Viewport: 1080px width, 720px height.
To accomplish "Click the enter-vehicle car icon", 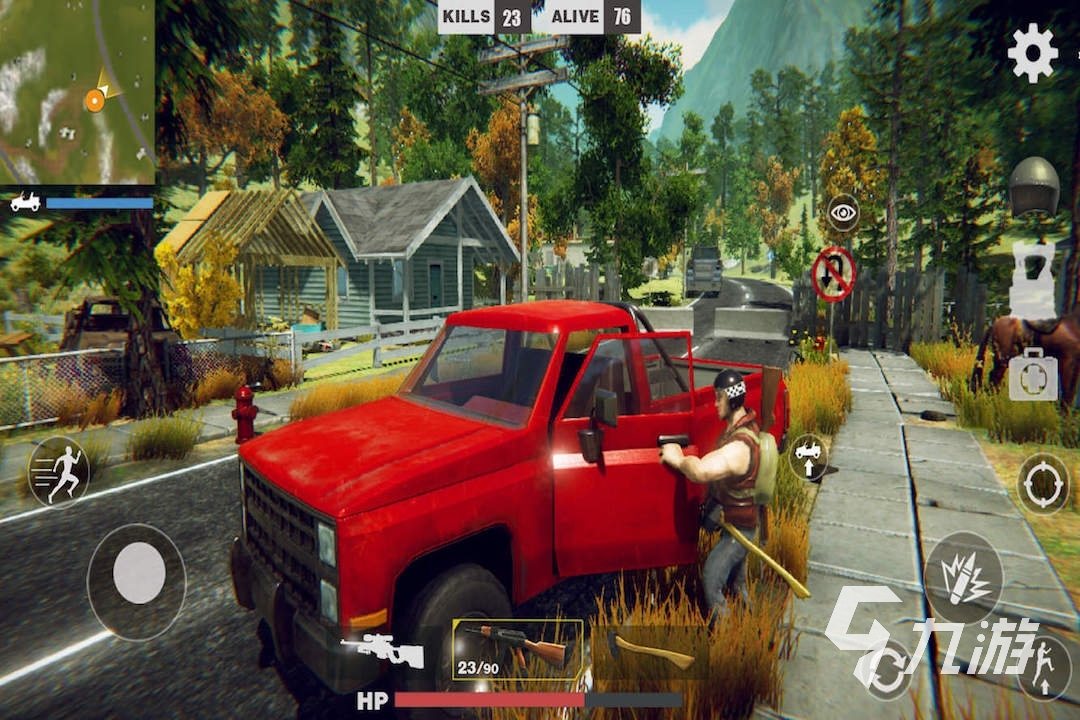I will click(x=808, y=457).
